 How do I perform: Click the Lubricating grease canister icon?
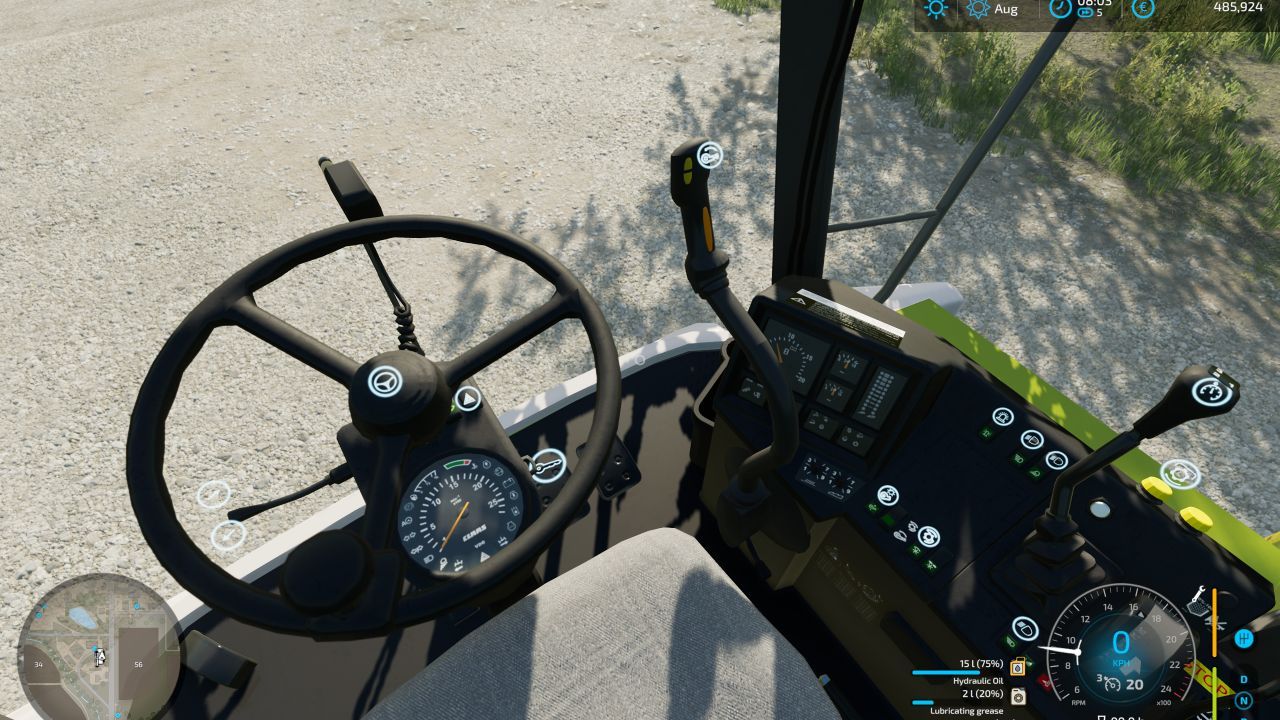pyautogui.click(x=1017, y=697)
